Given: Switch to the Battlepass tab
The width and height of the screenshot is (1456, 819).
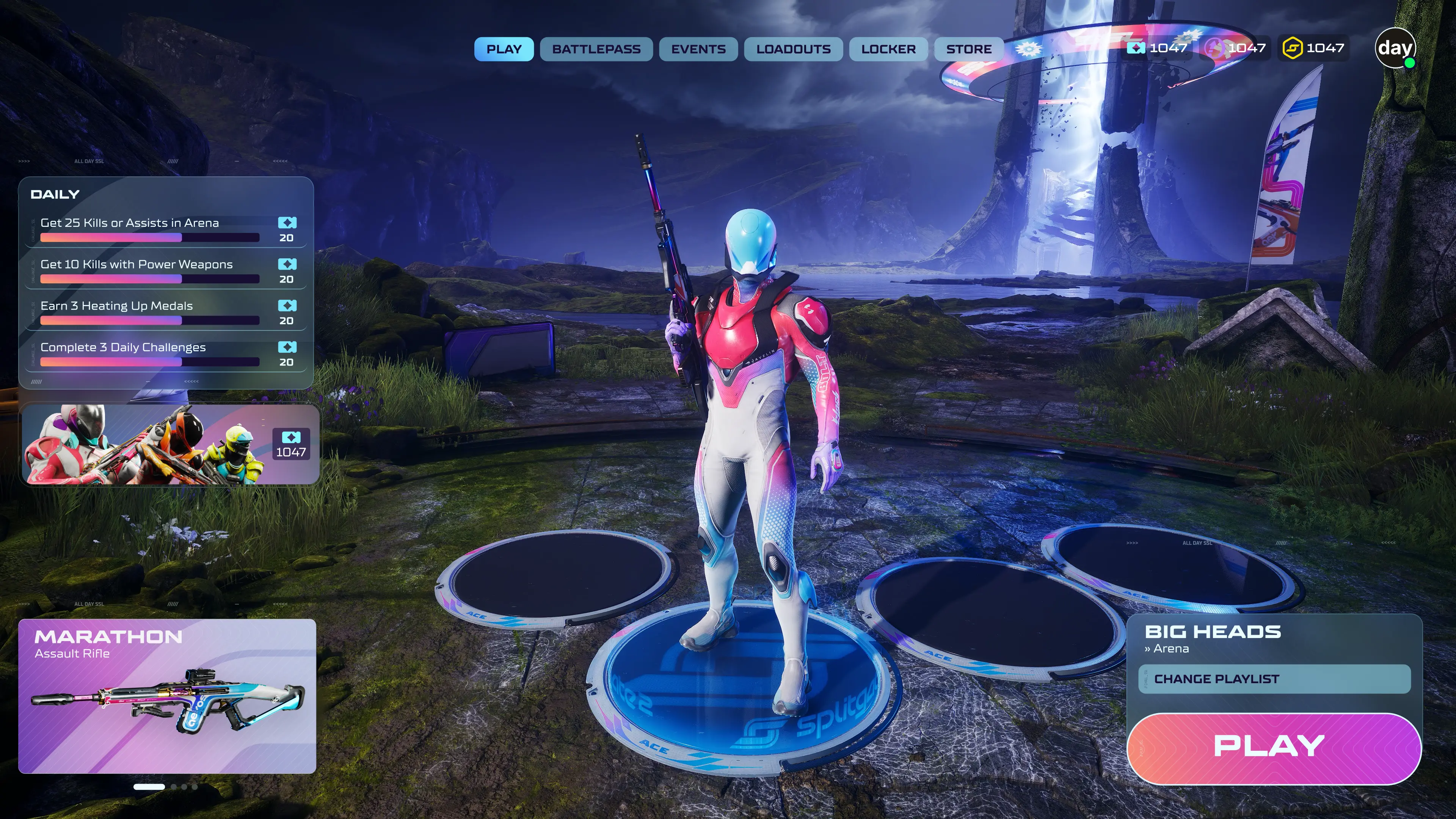Looking at the screenshot, I should (596, 49).
